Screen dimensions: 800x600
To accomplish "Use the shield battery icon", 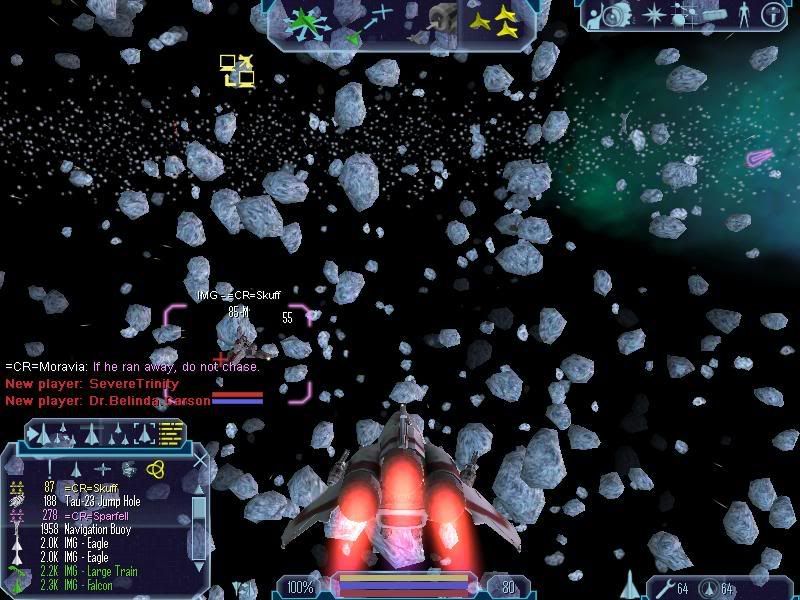I will [x=707, y=587].
